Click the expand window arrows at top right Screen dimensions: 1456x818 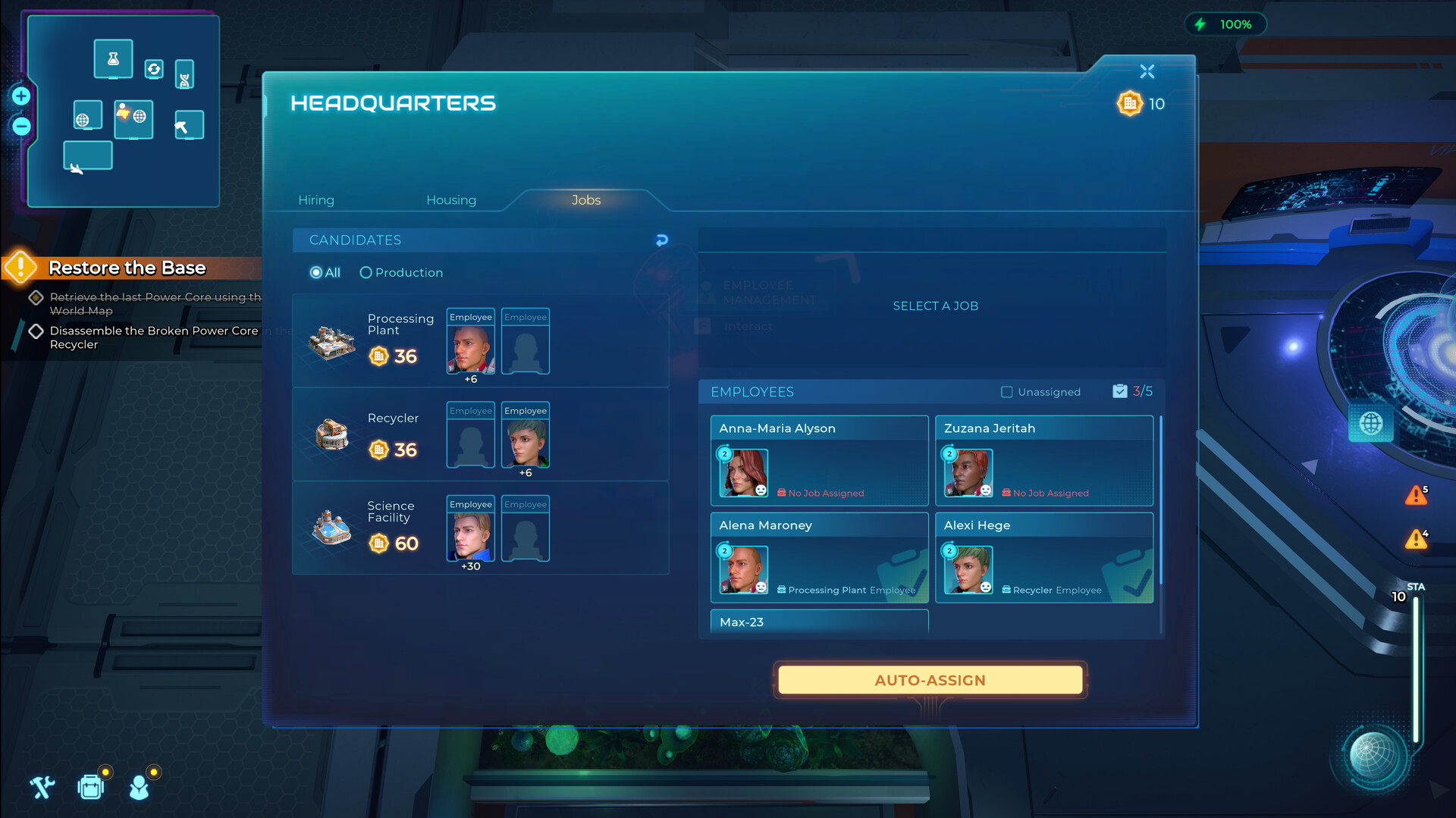[x=1147, y=71]
